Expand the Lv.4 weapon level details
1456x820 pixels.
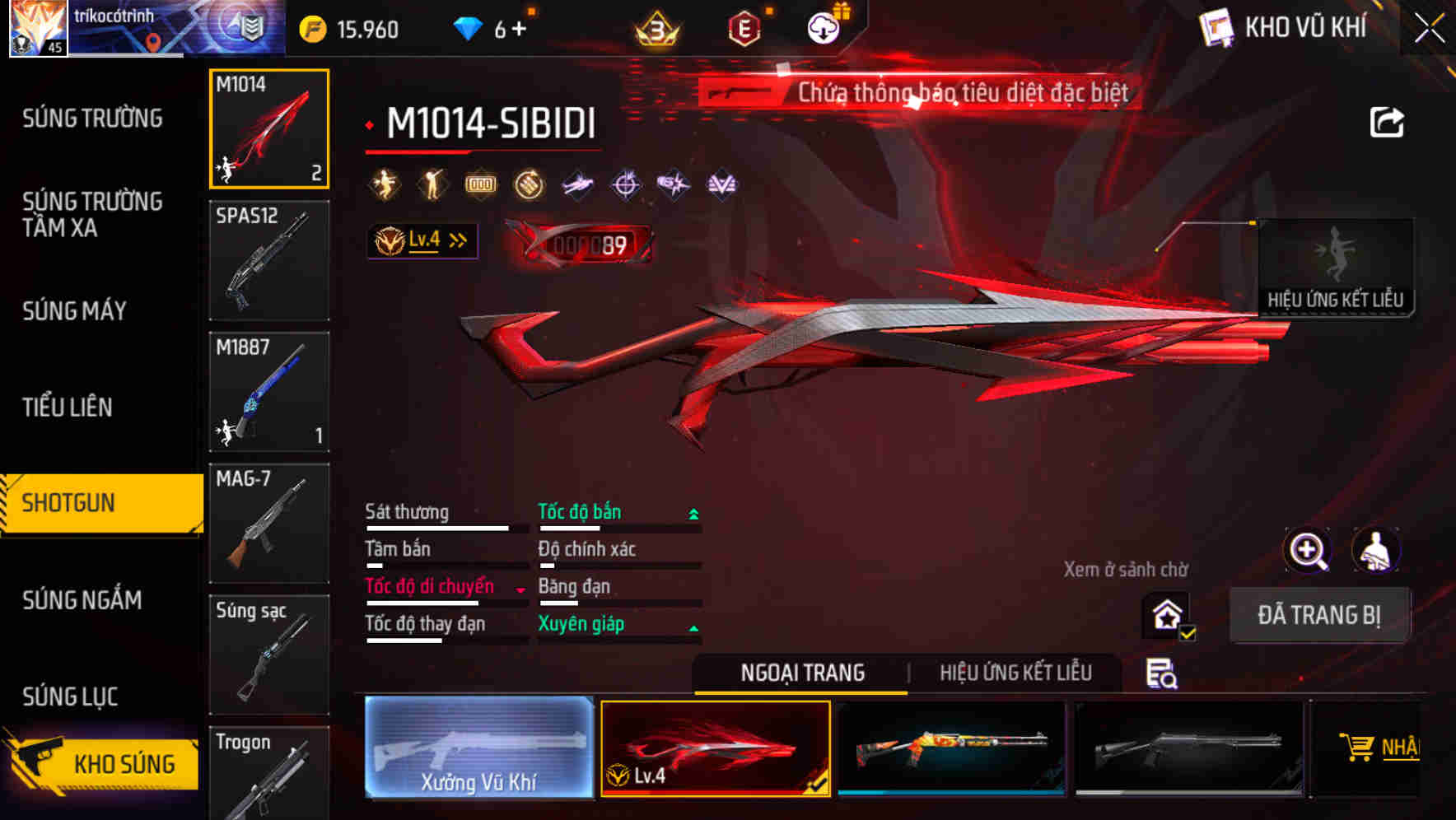click(422, 240)
